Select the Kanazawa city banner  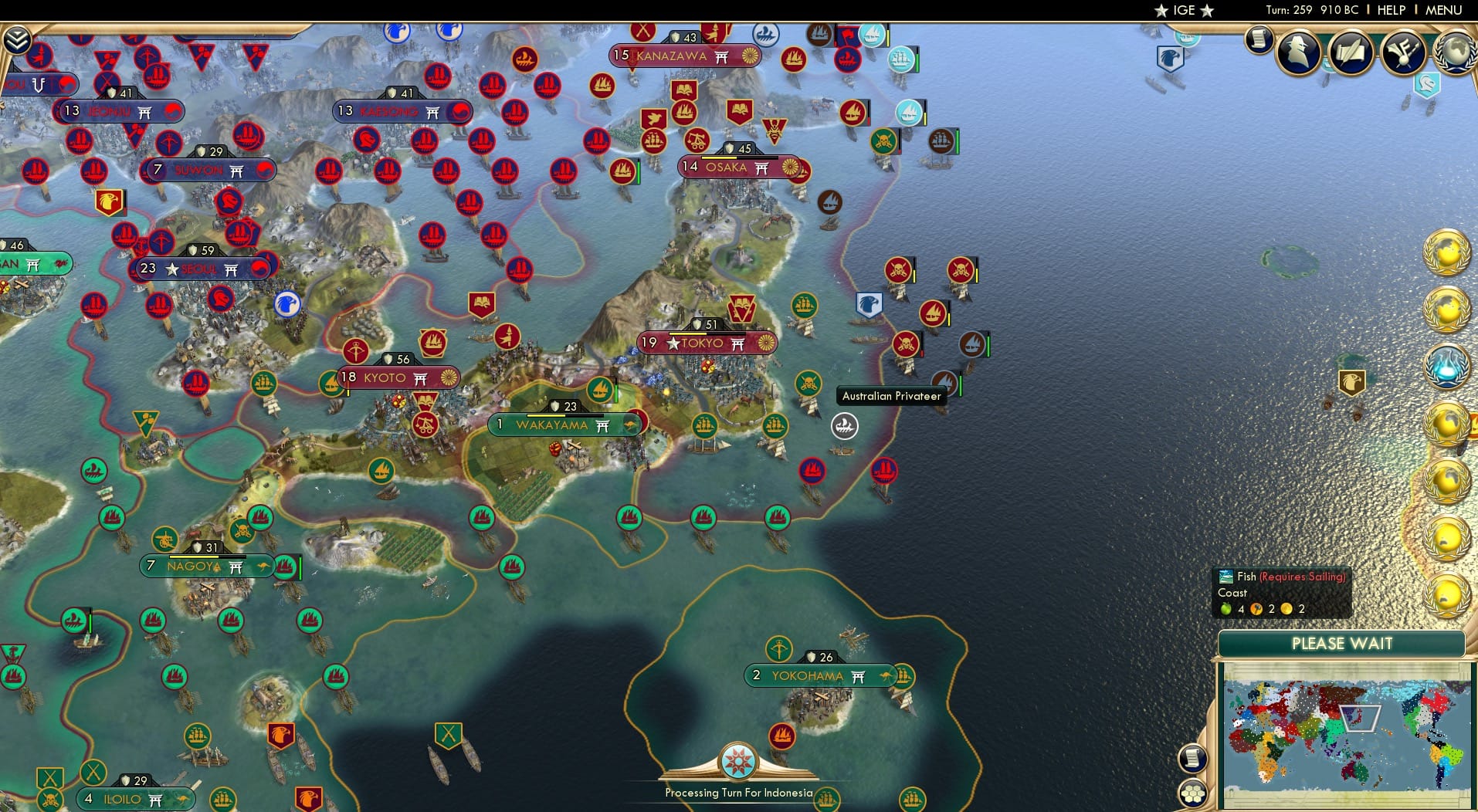pyautogui.click(x=680, y=56)
